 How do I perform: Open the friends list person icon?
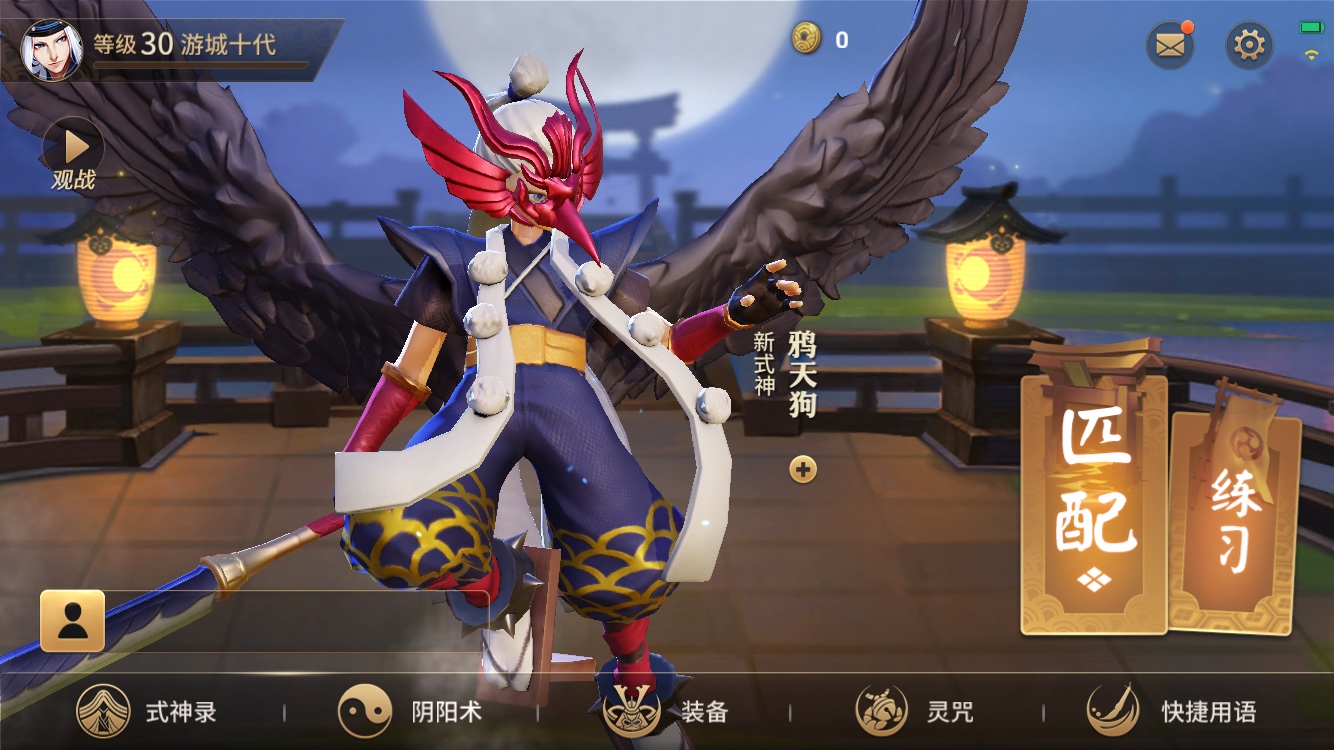coord(72,621)
